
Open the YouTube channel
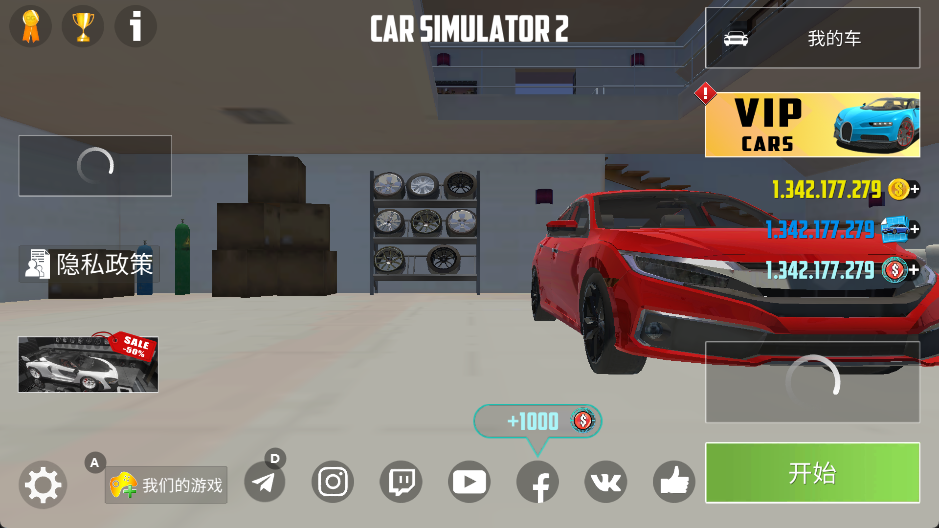tap(469, 483)
